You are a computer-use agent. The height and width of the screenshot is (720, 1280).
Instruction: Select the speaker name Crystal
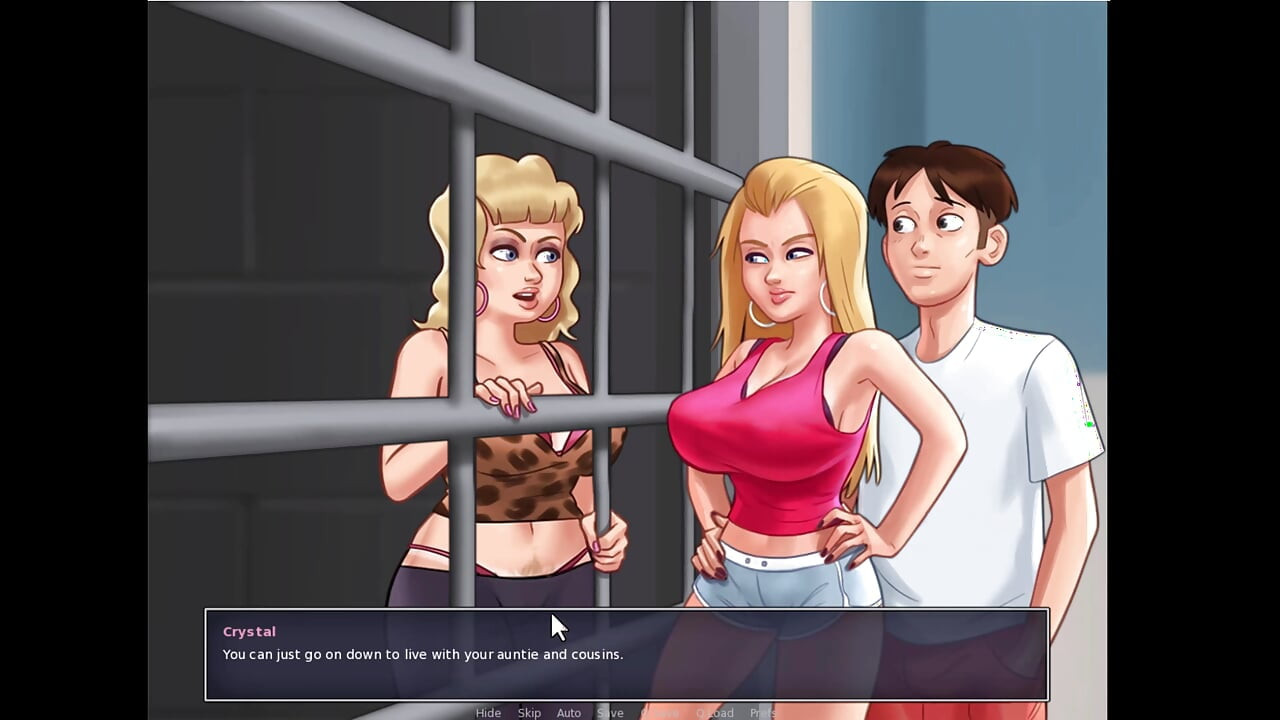click(248, 631)
